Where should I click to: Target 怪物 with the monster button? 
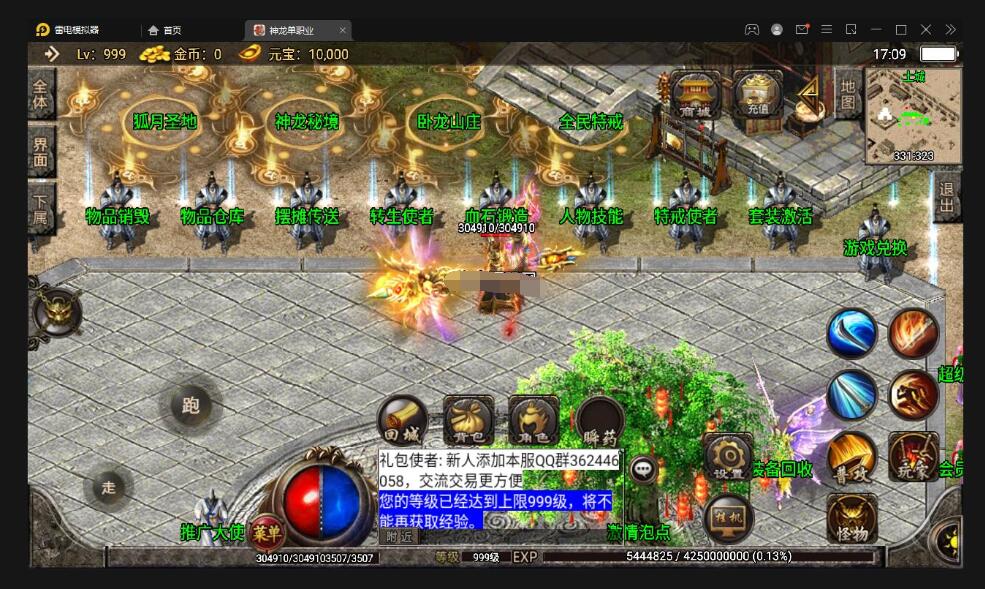tap(851, 520)
